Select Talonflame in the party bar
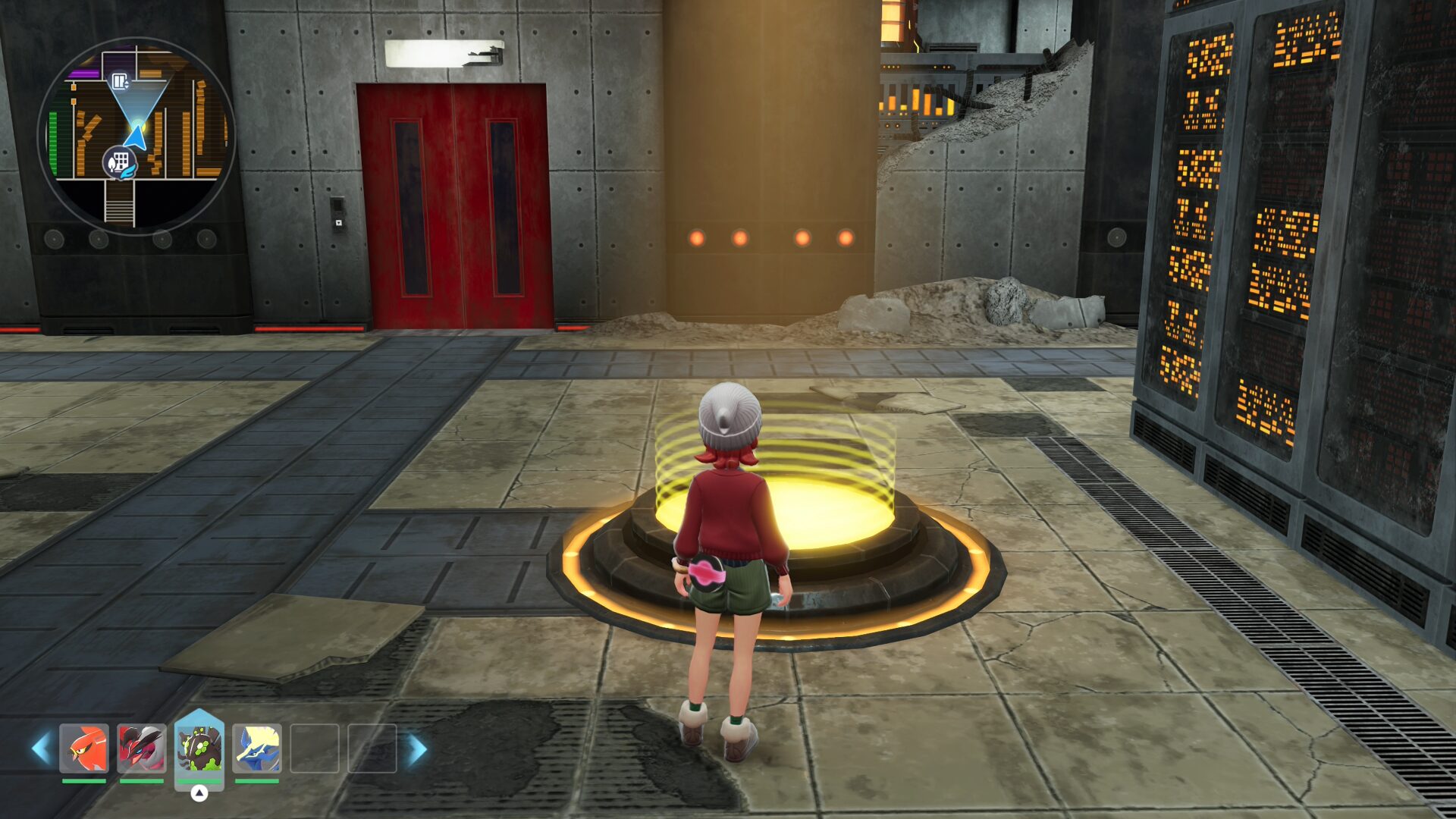Viewport: 1456px width, 819px height. [84, 748]
